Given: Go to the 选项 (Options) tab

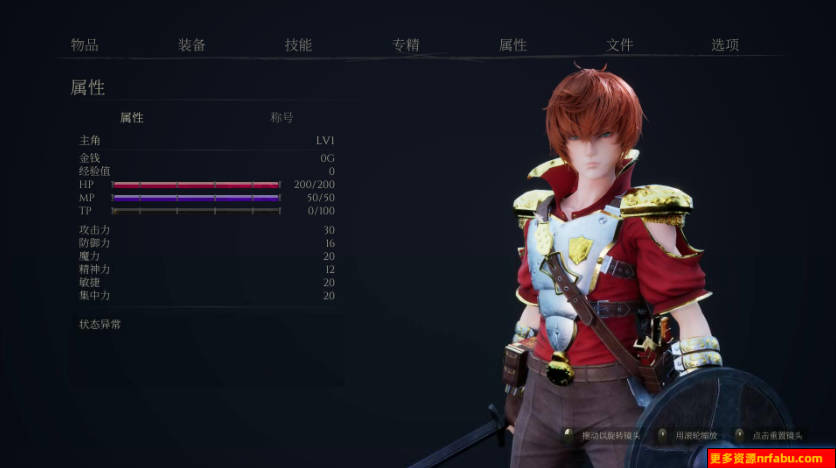Looking at the screenshot, I should [x=725, y=45].
